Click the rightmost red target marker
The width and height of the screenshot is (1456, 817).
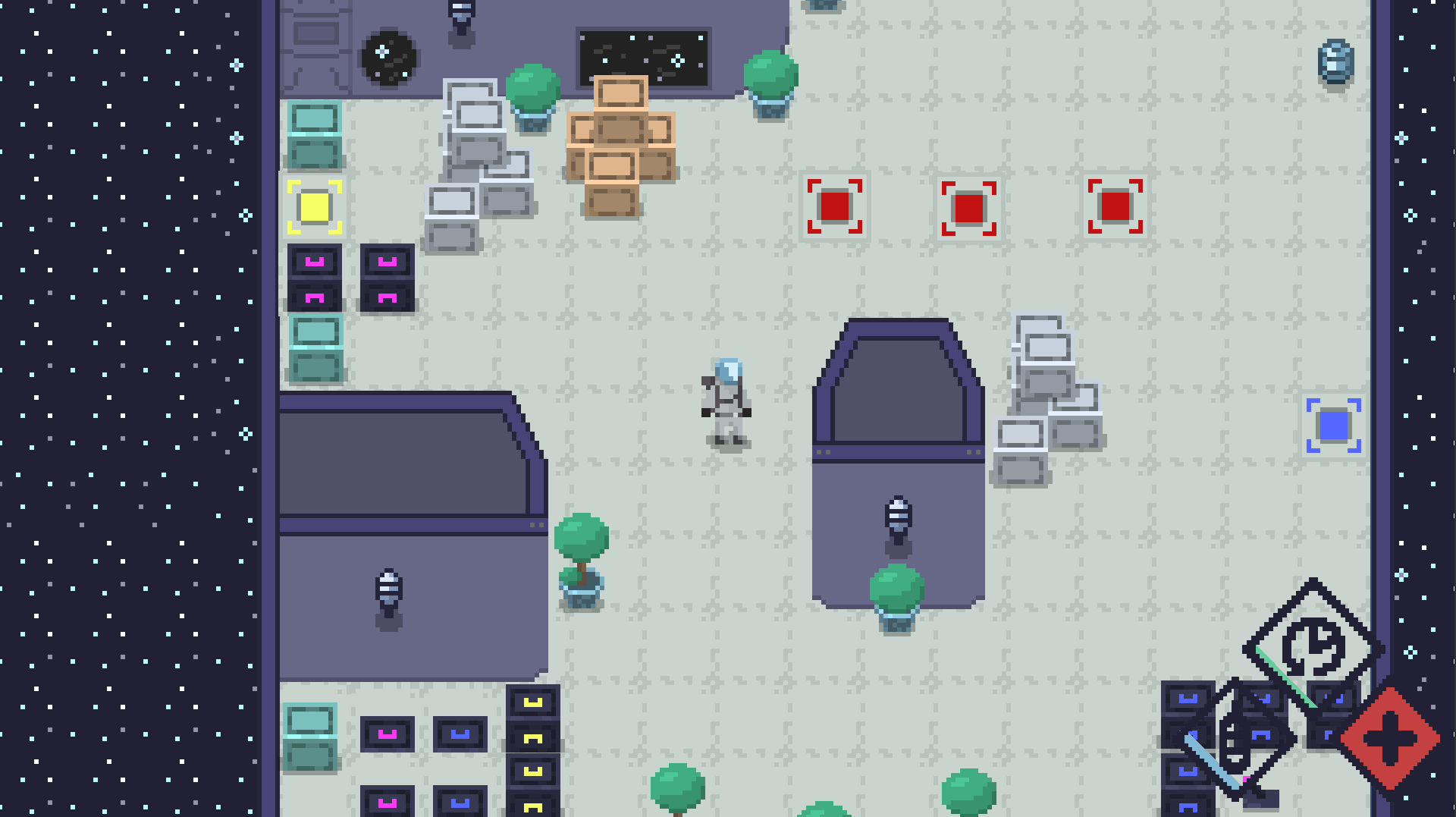tap(1114, 206)
